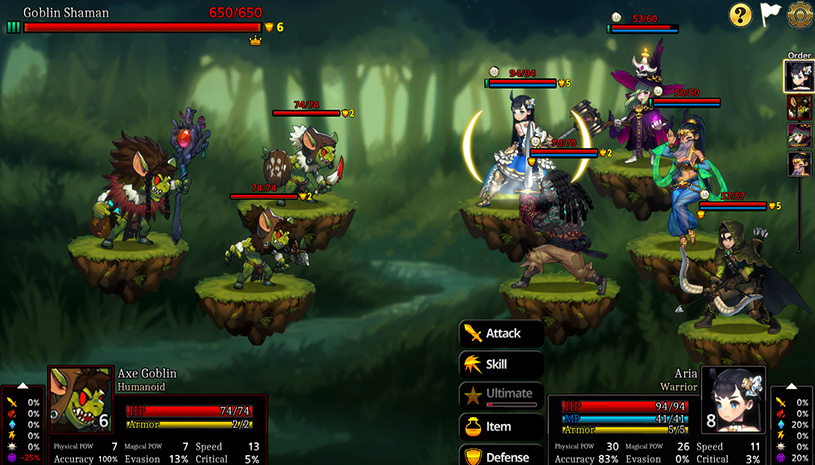Click the white flag surrender icon
Screen dimensions: 815x465
point(770,14)
